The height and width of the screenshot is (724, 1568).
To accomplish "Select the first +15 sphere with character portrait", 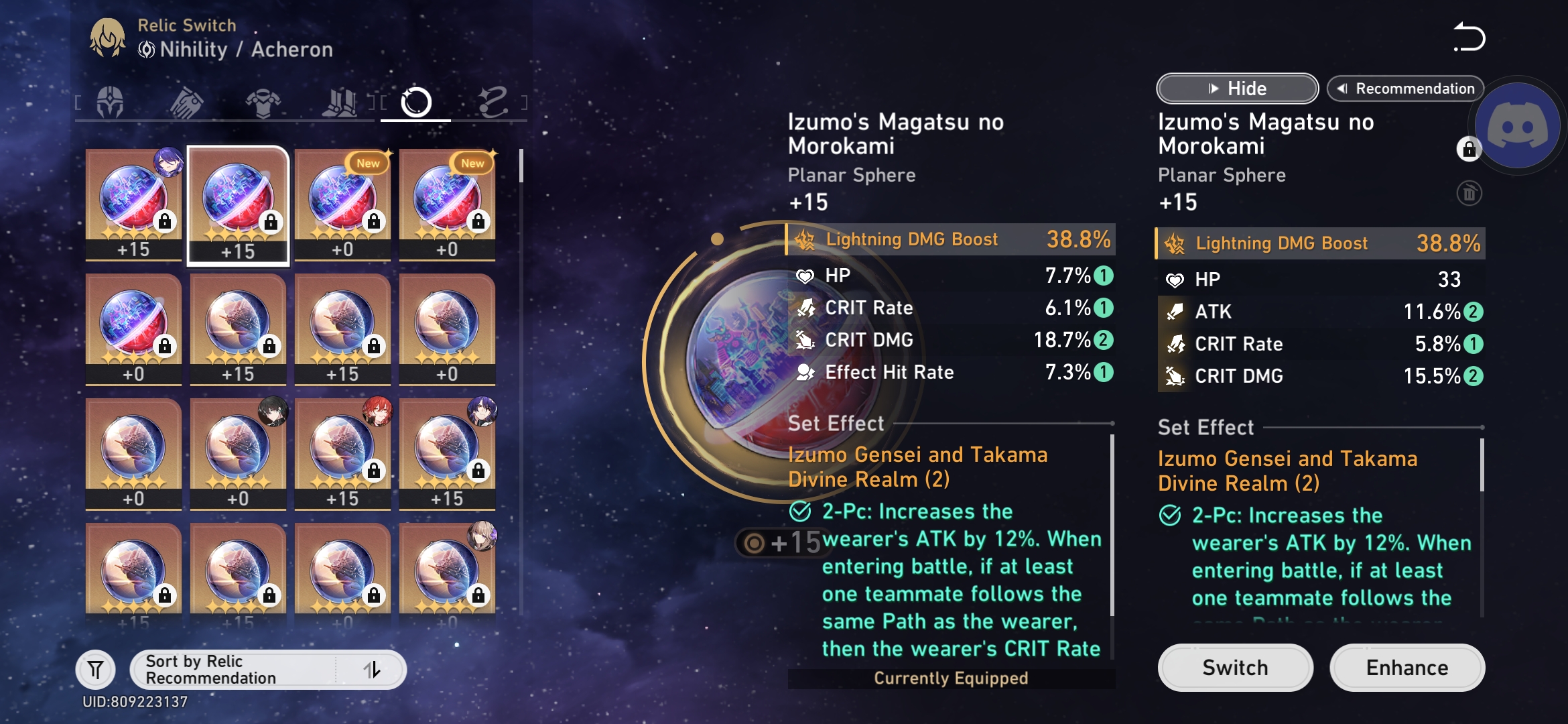I will (x=134, y=204).
